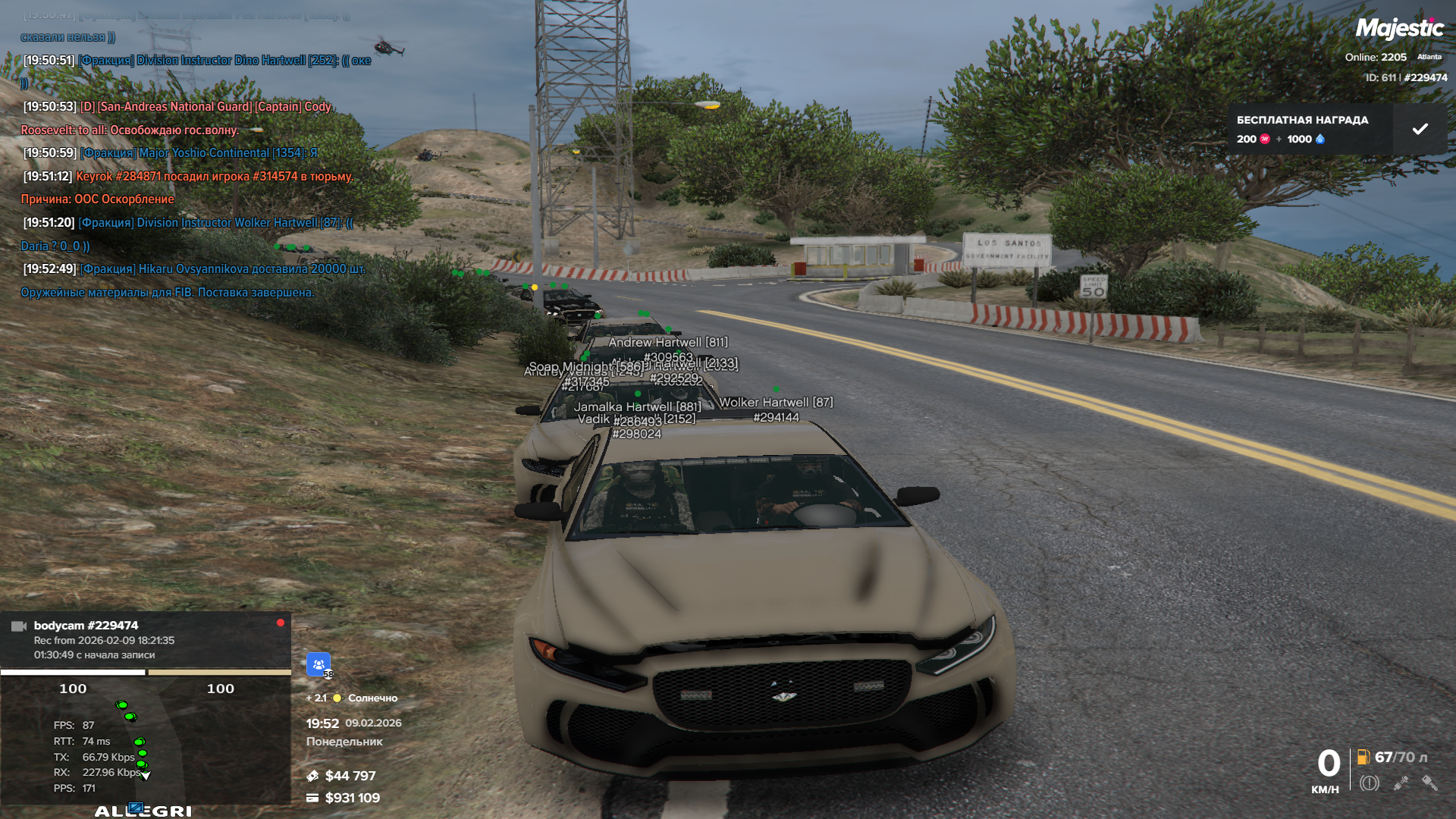Toggle the seatbelt icon
Image resolution: width=1456 pixels, height=819 pixels.
point(1401,783)
